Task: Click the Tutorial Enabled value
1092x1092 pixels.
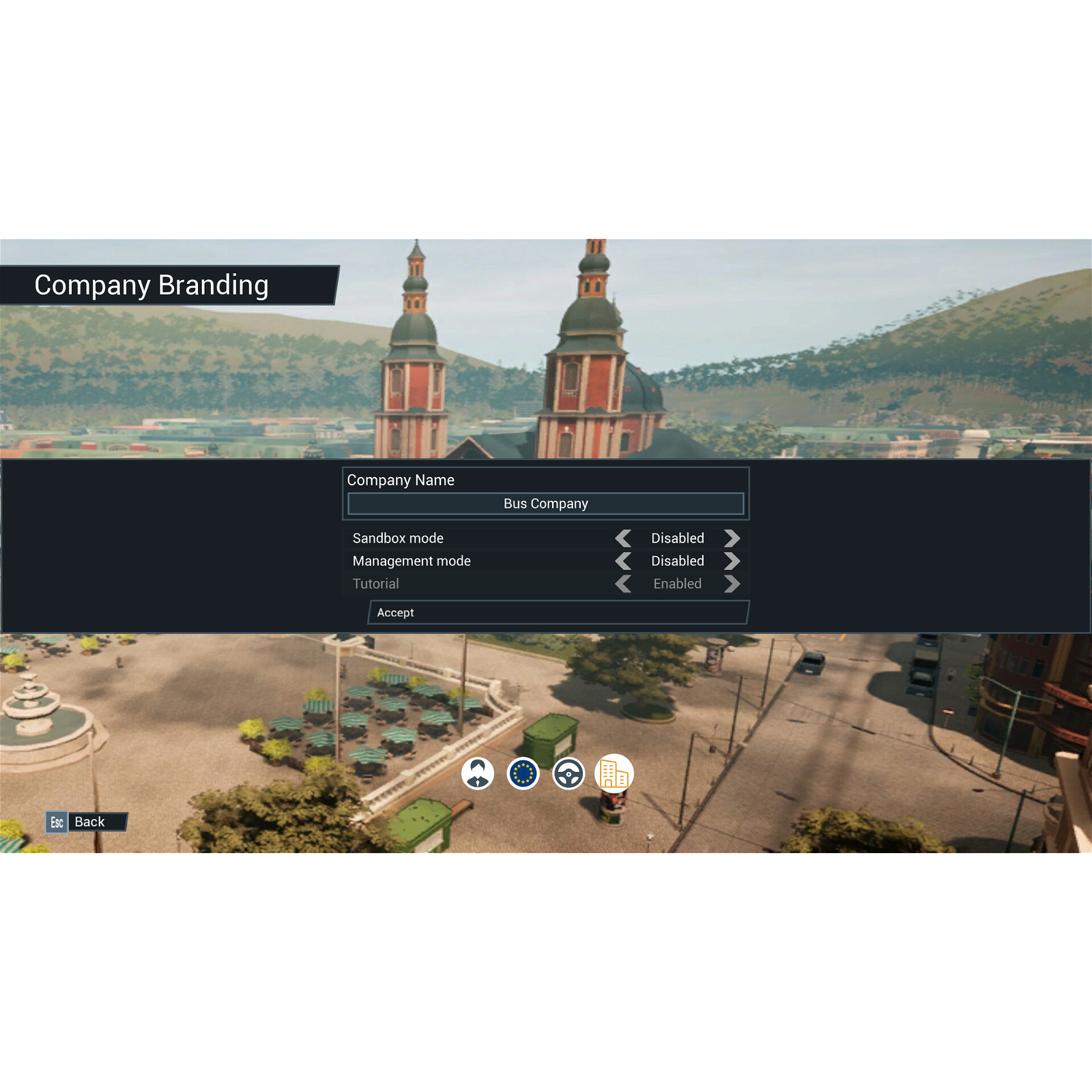Action: point(677,584)
